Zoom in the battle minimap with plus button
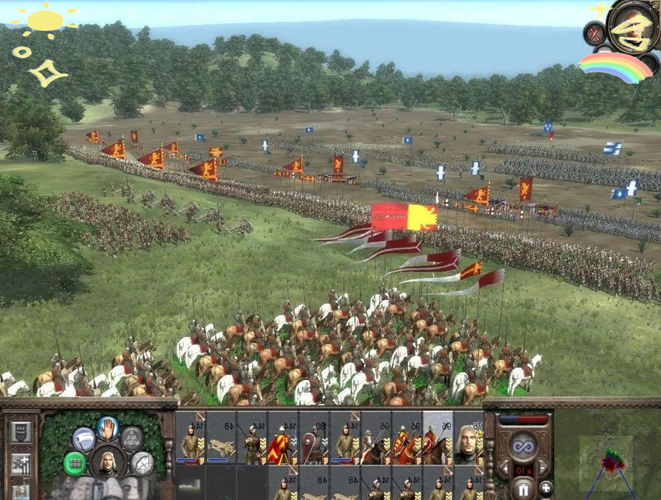 click(x=546, y=488)
